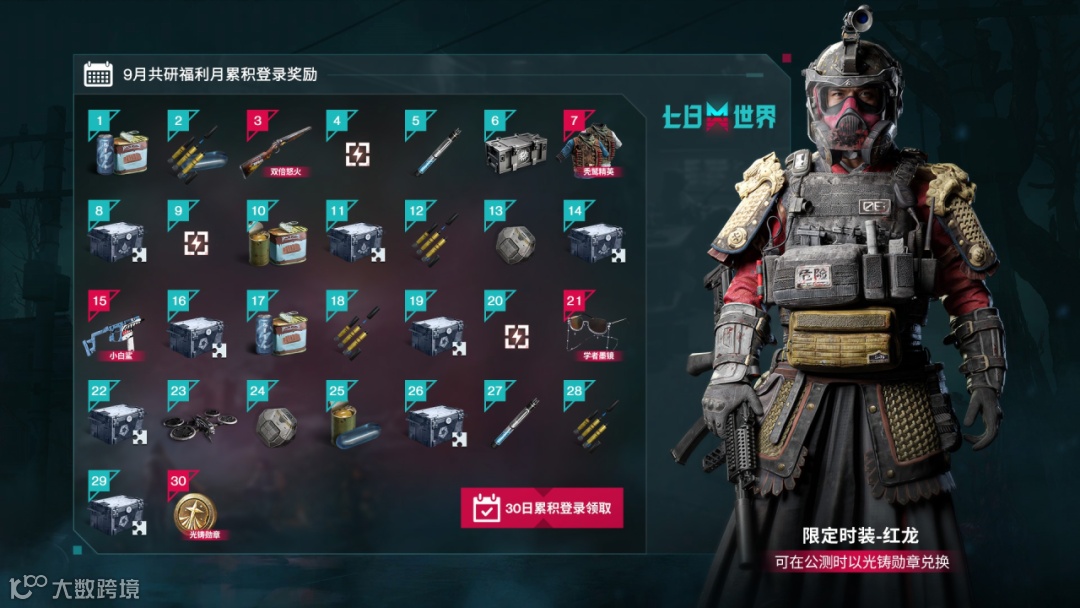Select day 21 学者墨镜 glasses reward

596,330
